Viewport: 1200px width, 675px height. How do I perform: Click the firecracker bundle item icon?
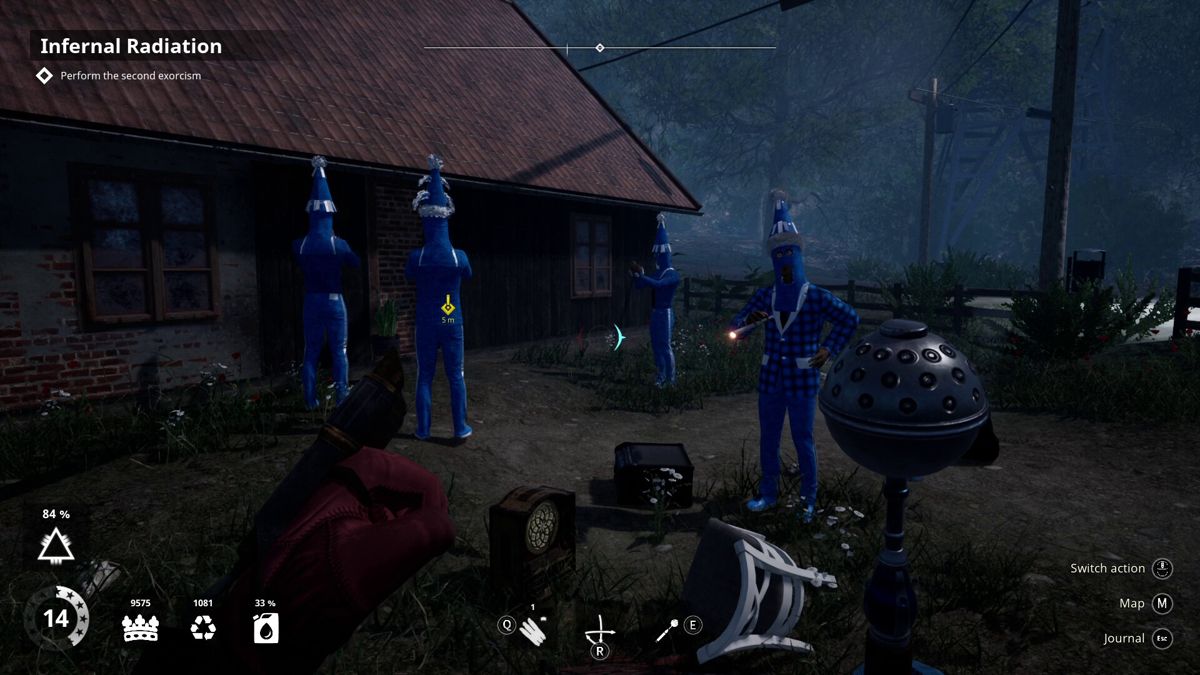tap(534, 628)
